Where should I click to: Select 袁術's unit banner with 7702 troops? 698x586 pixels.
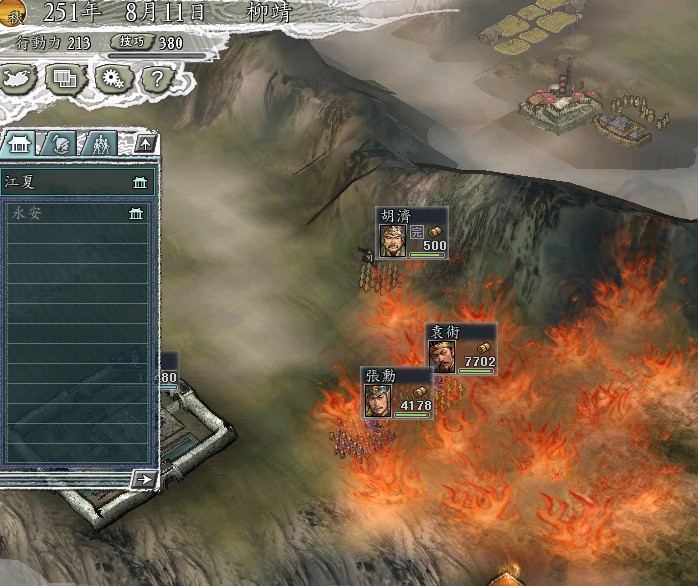(x=462, y=350)
